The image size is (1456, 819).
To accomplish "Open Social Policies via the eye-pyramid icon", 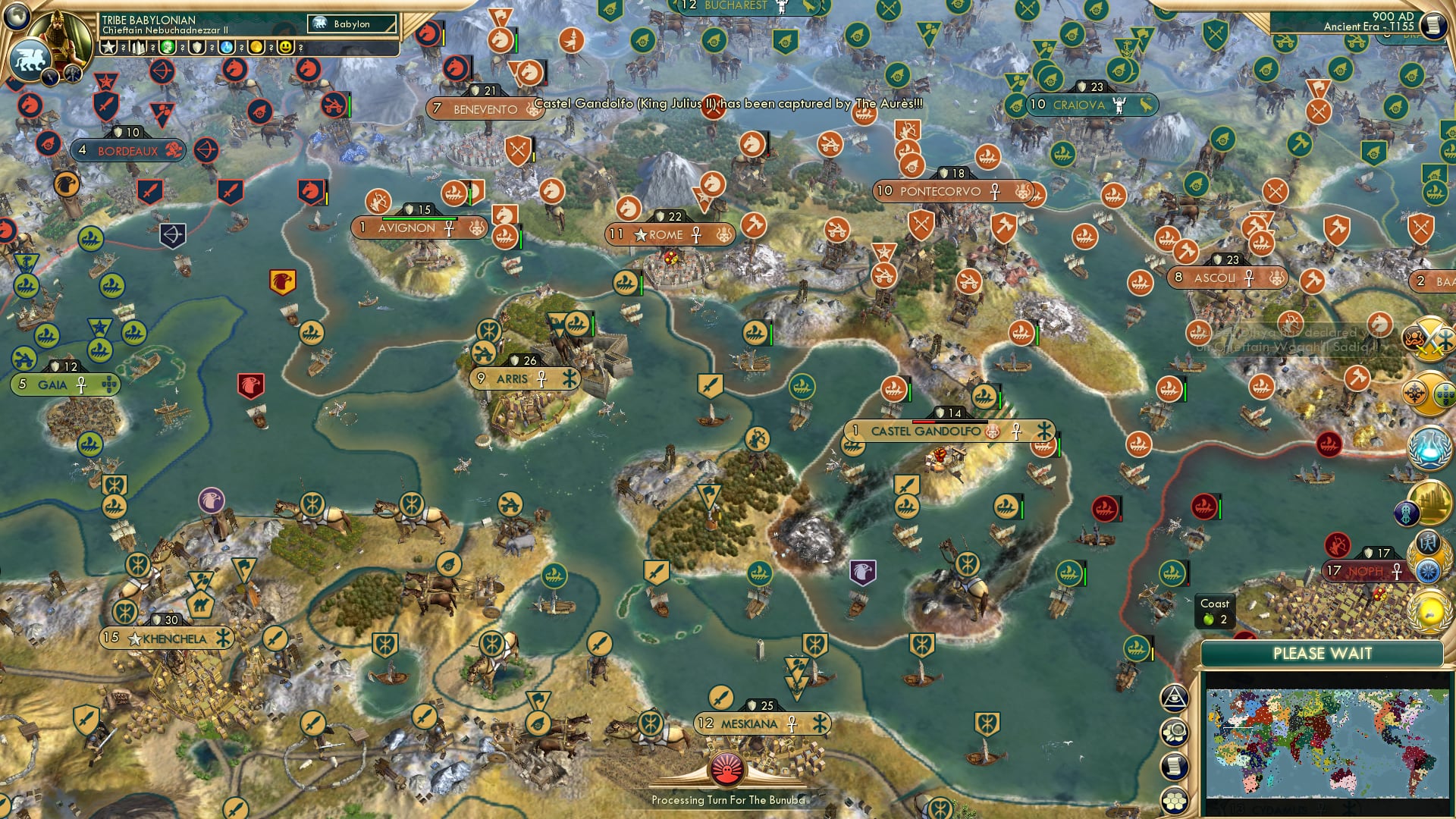I will tap(1175, 697).
